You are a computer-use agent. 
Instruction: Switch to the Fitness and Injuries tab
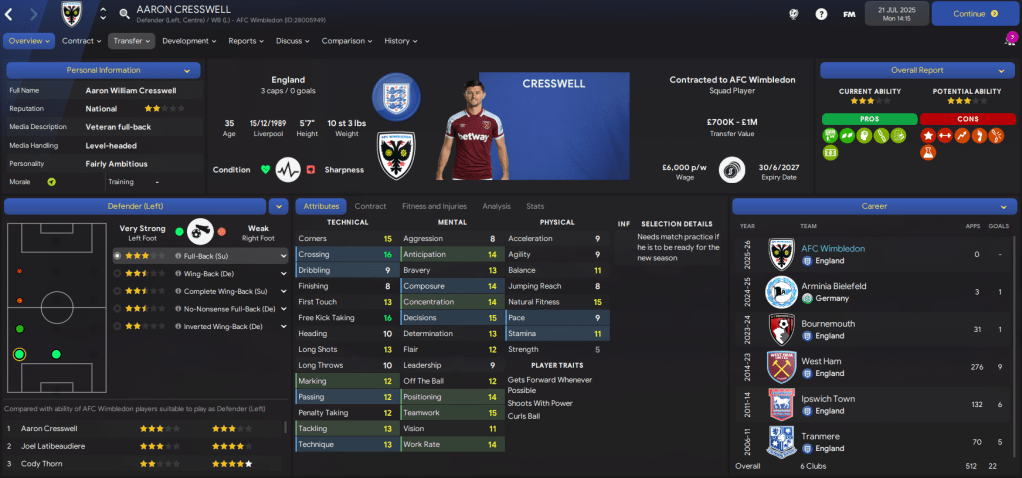coord(434,206)
